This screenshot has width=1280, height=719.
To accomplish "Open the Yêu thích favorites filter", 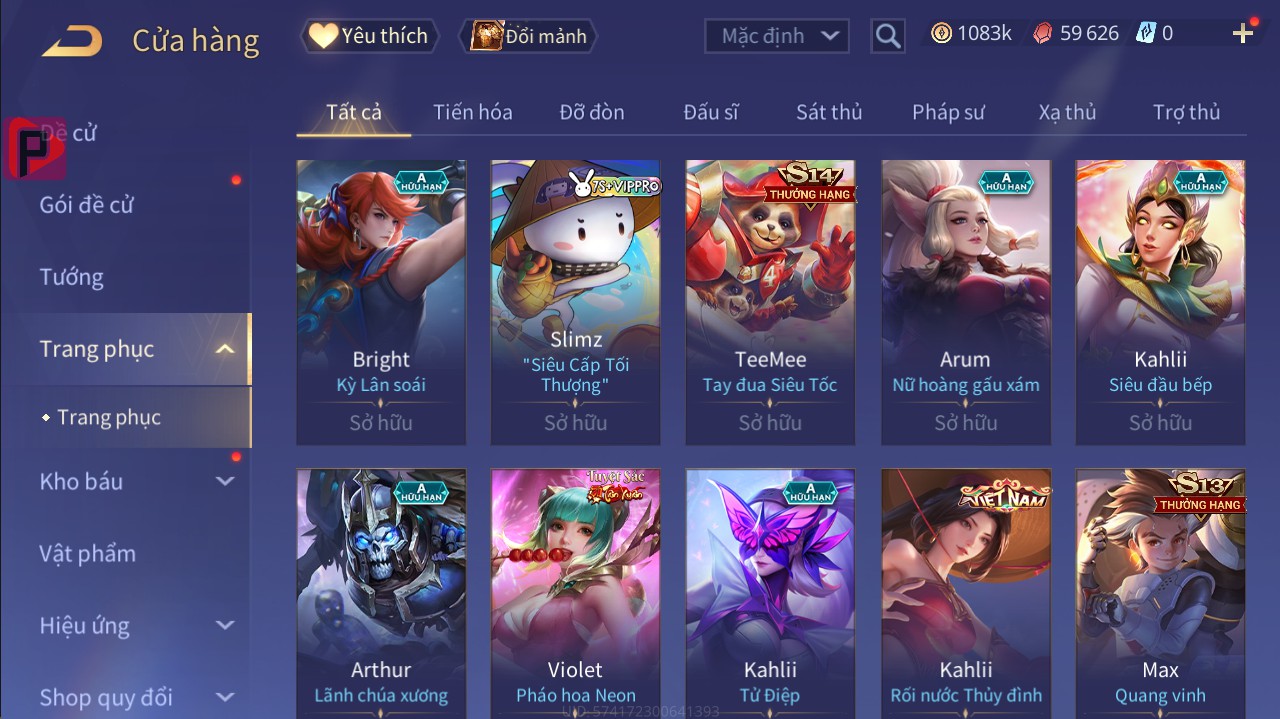I will (x=368, y=36).
